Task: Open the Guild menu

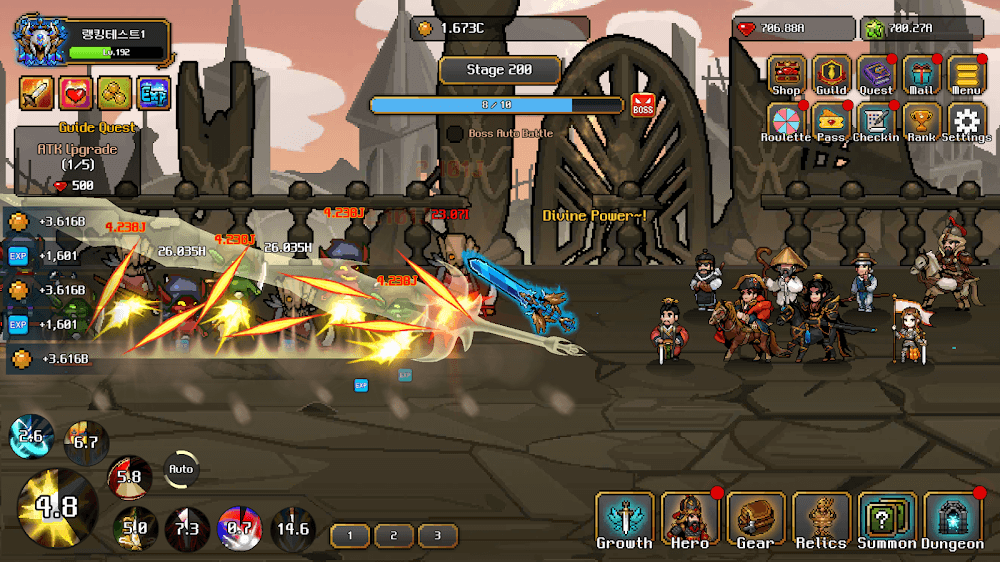Action: [831, 76]
